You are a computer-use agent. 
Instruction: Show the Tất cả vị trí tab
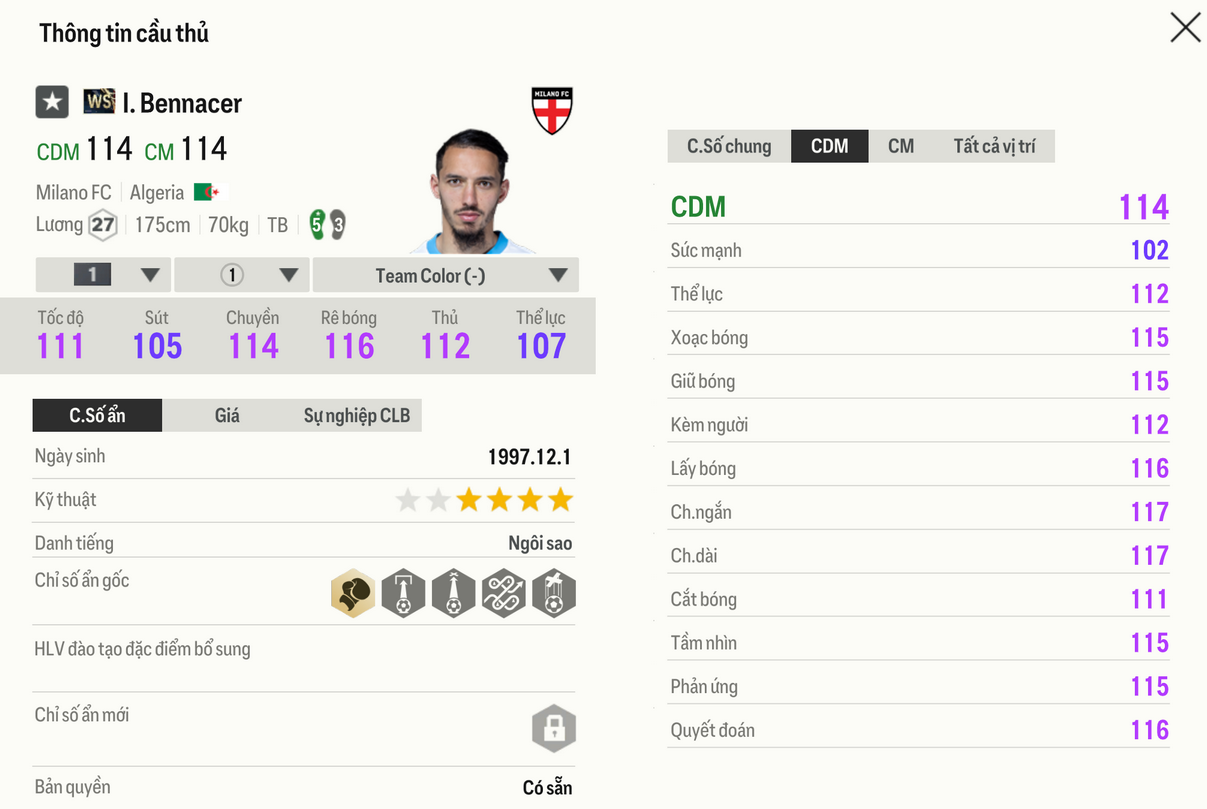993,146
